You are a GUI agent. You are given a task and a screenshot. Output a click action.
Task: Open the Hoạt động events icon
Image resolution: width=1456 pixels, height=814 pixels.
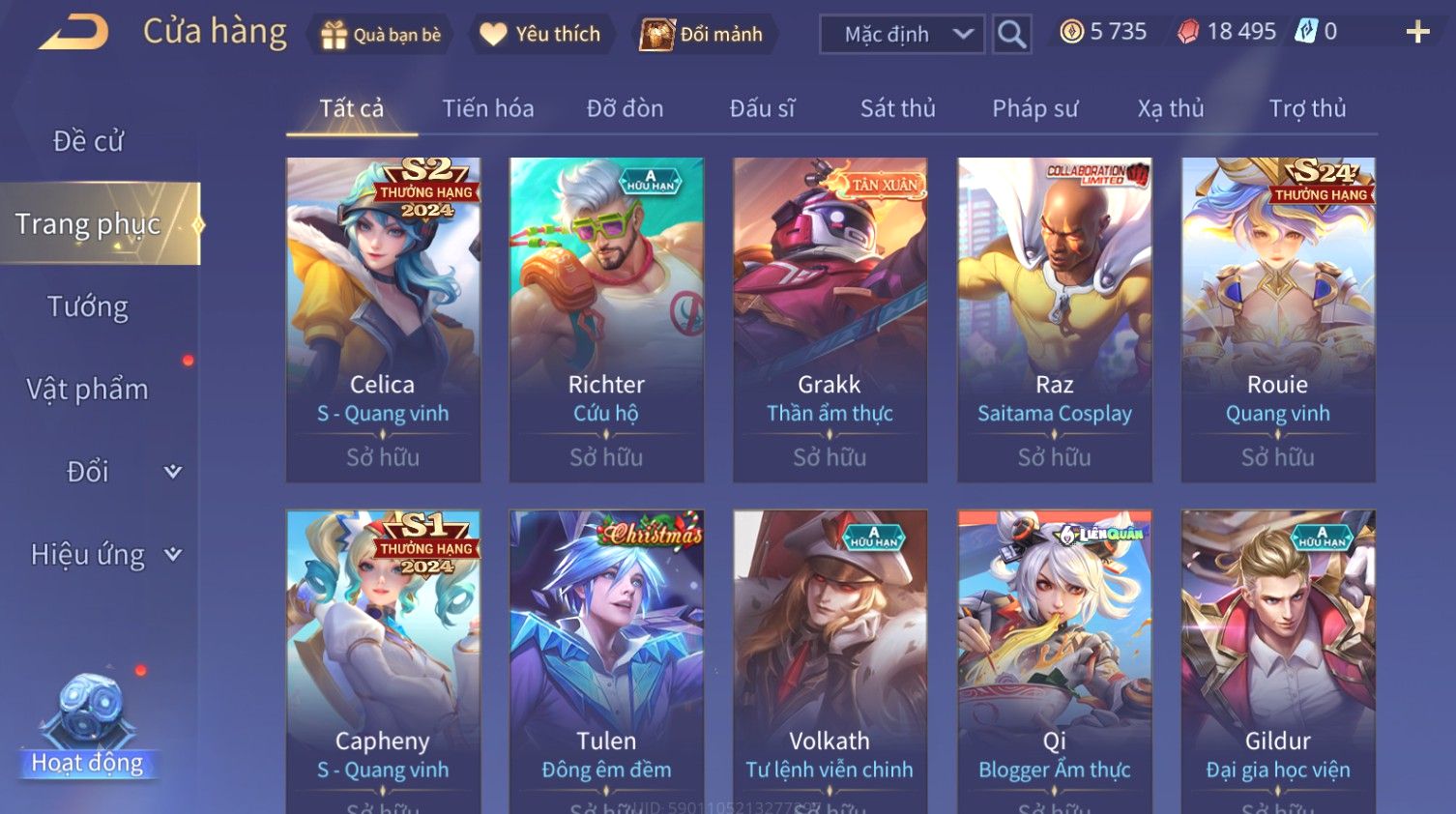click(x=88, y=725)
